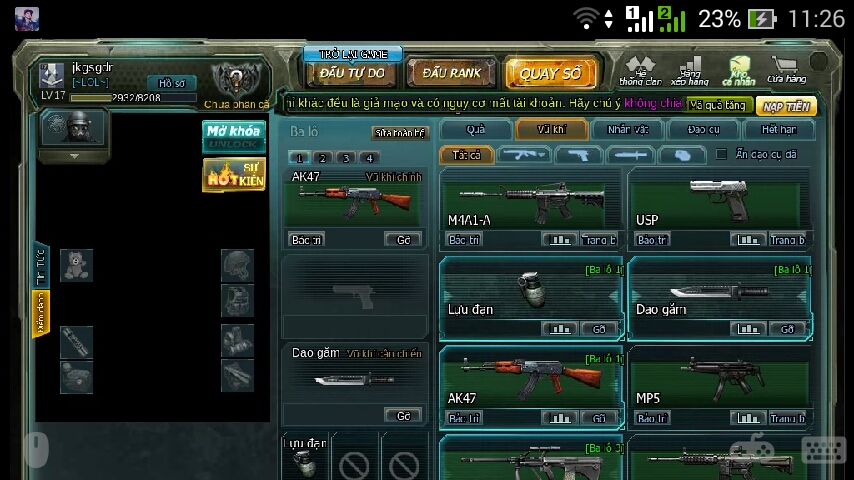Viewport: 854px width, 480px height.
Task: Open the Đấu Rank mode
Action: pos(451,73)
